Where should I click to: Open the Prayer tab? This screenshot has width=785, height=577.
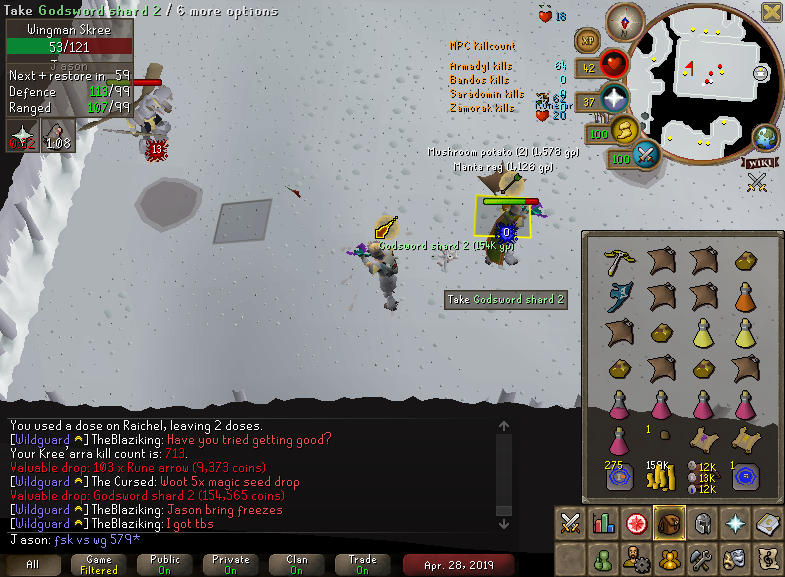coord(735,523)
